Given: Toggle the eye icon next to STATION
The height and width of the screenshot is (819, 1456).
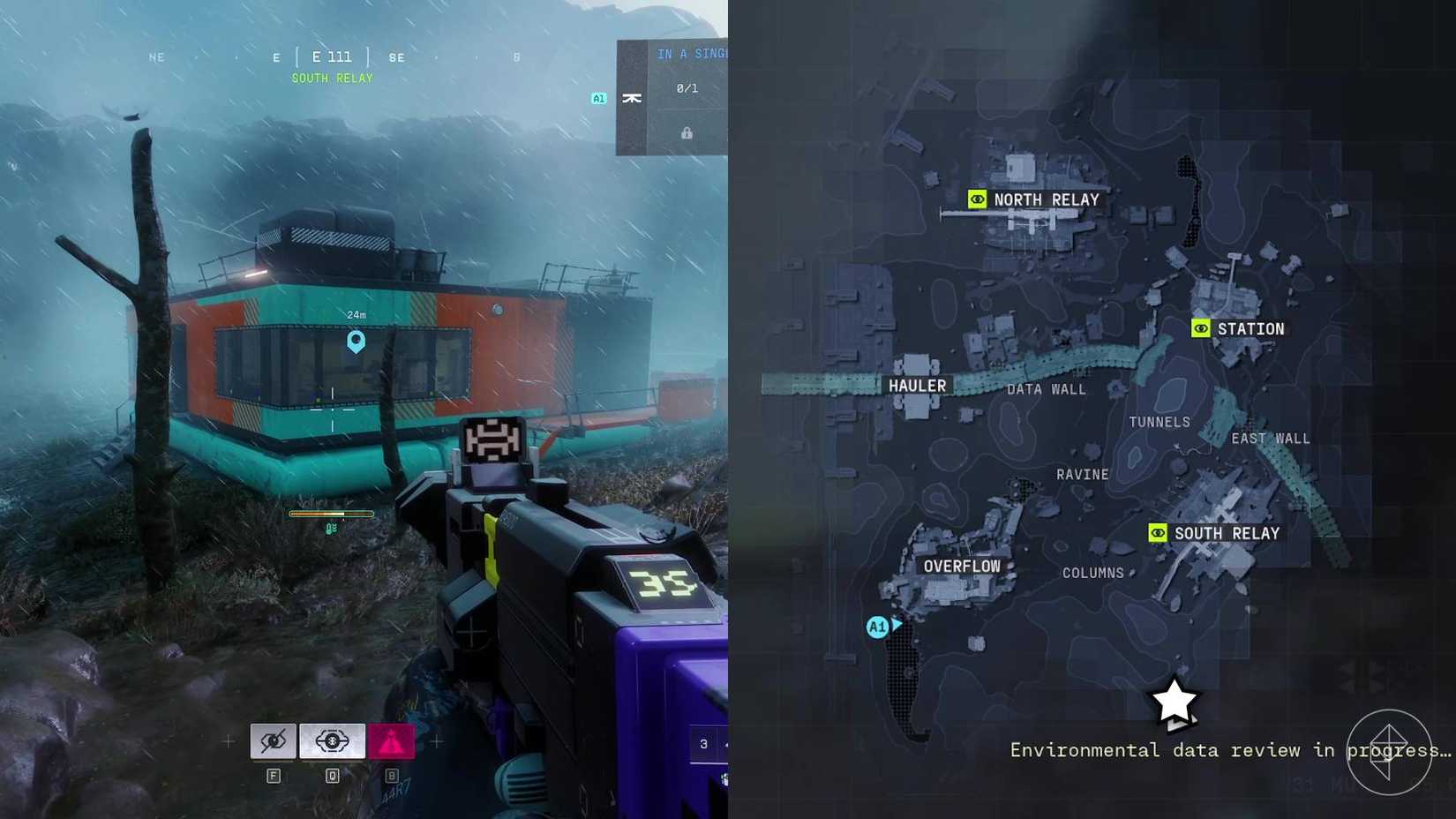Looking at the screenshot, I should point(1199,327).
